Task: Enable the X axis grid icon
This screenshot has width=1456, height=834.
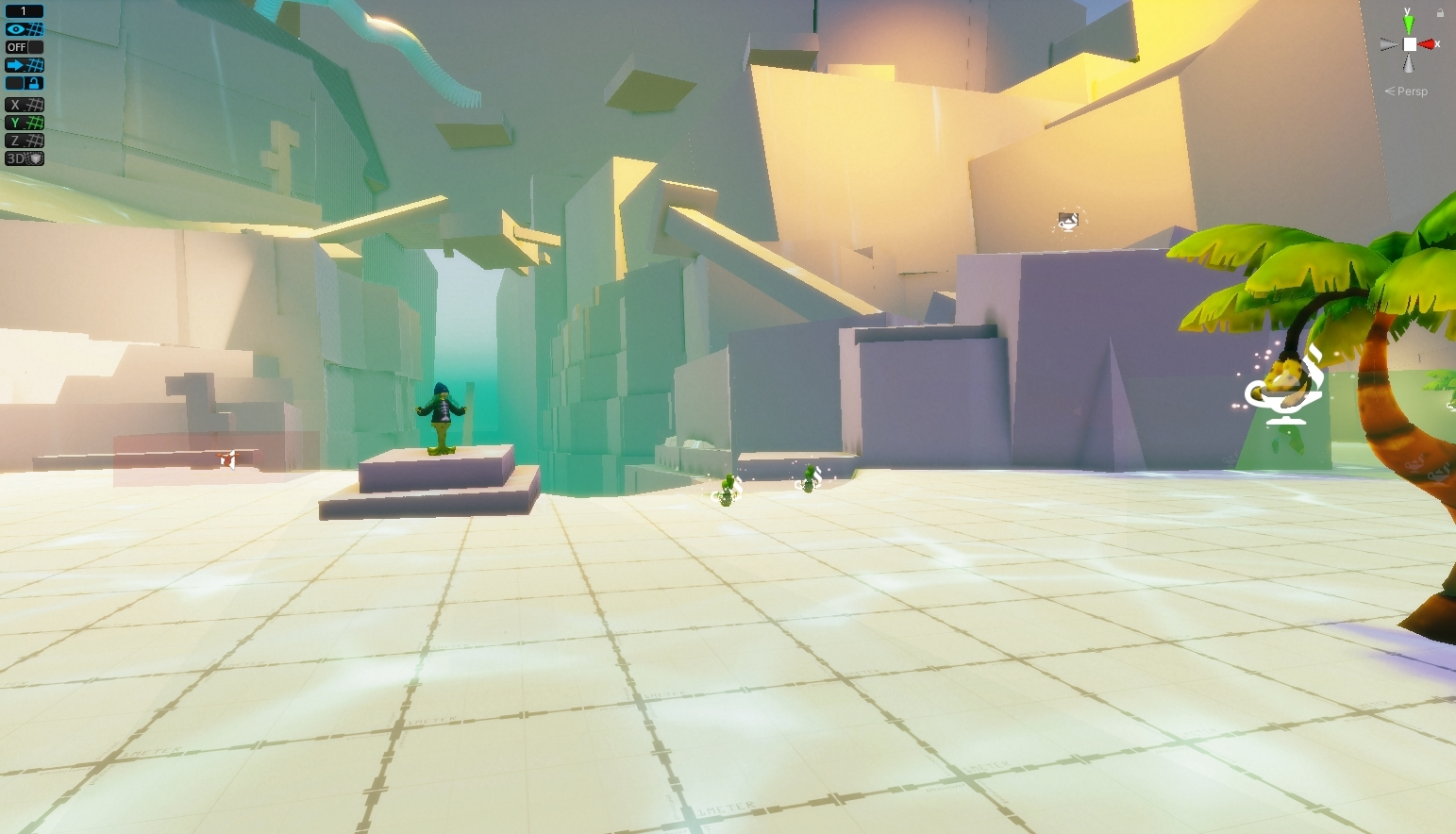Action: (24, 104)
